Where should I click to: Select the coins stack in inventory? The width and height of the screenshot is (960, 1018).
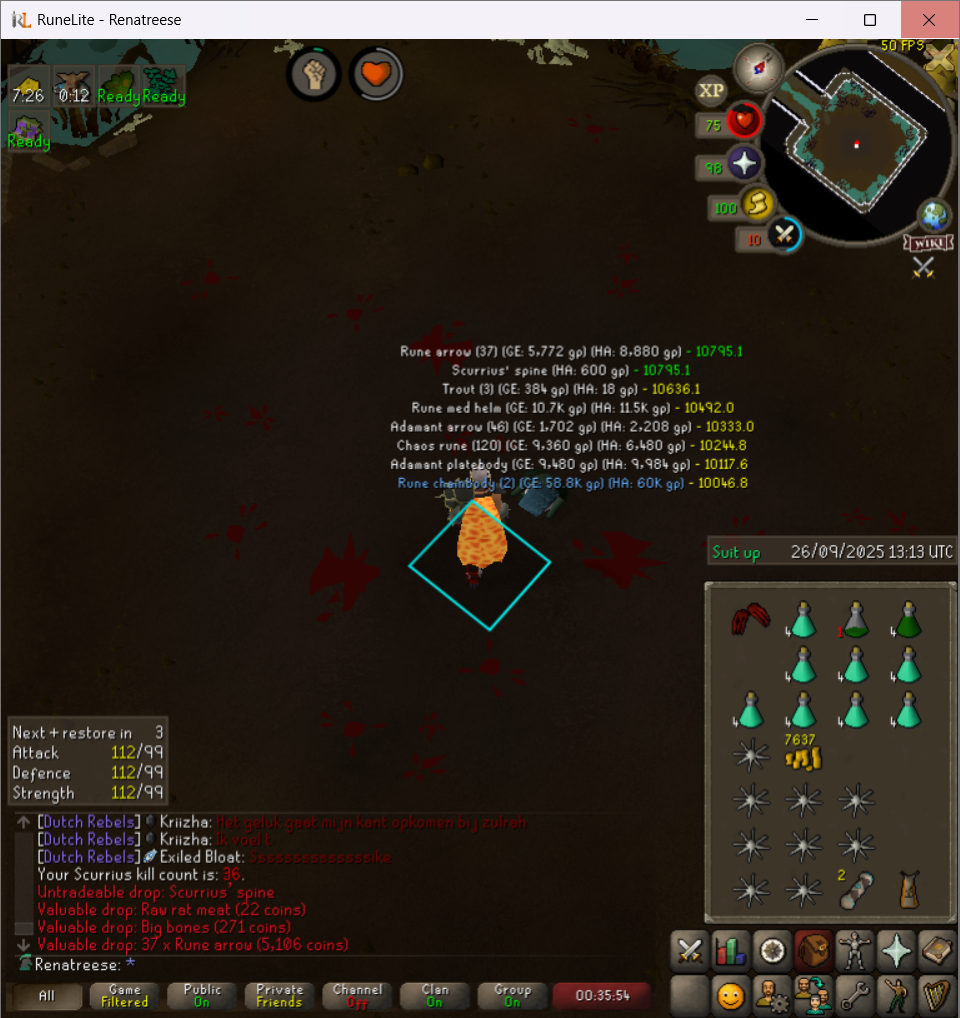(801, 757)
